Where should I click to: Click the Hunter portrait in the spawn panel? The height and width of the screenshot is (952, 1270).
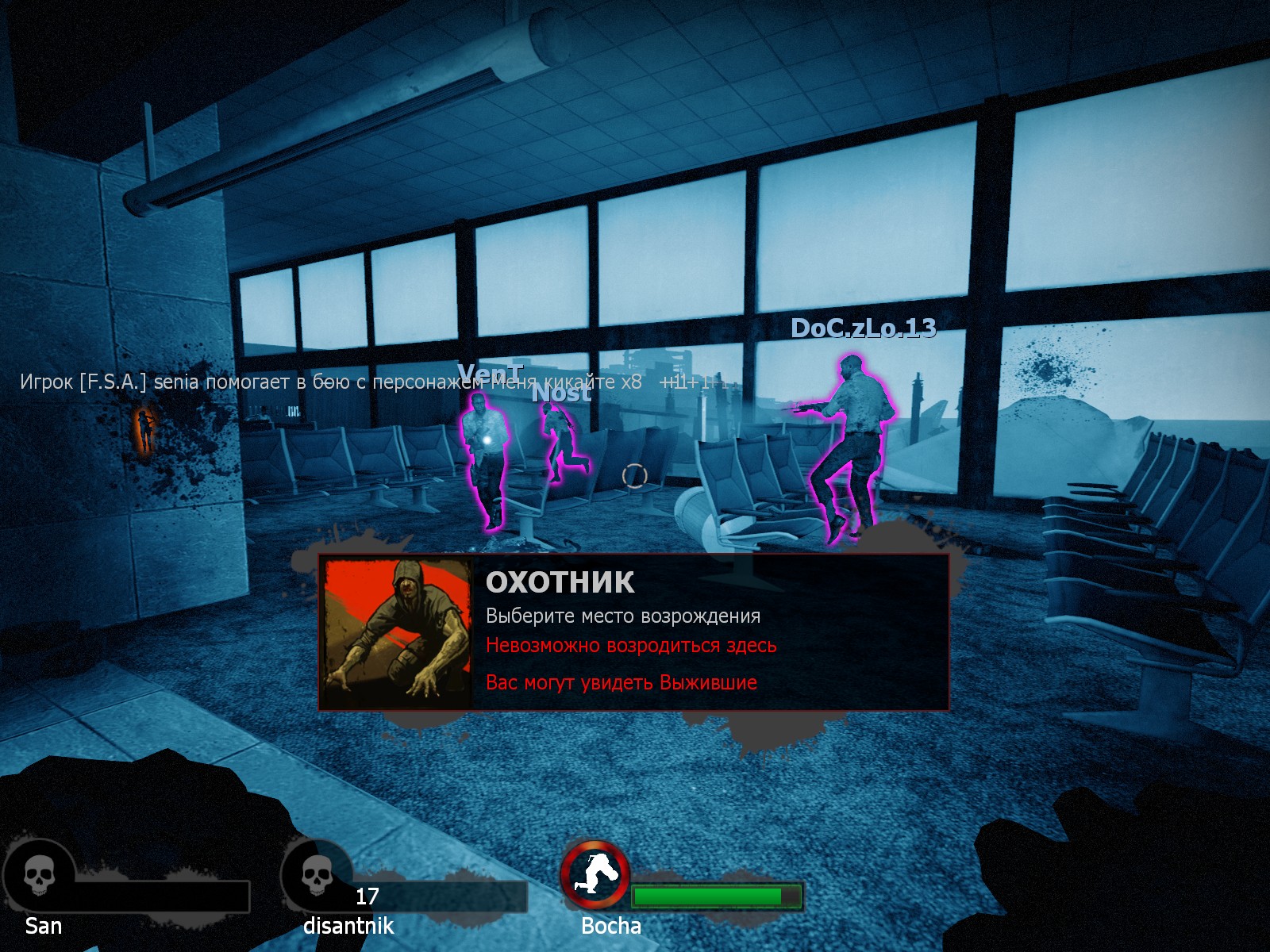397,633
